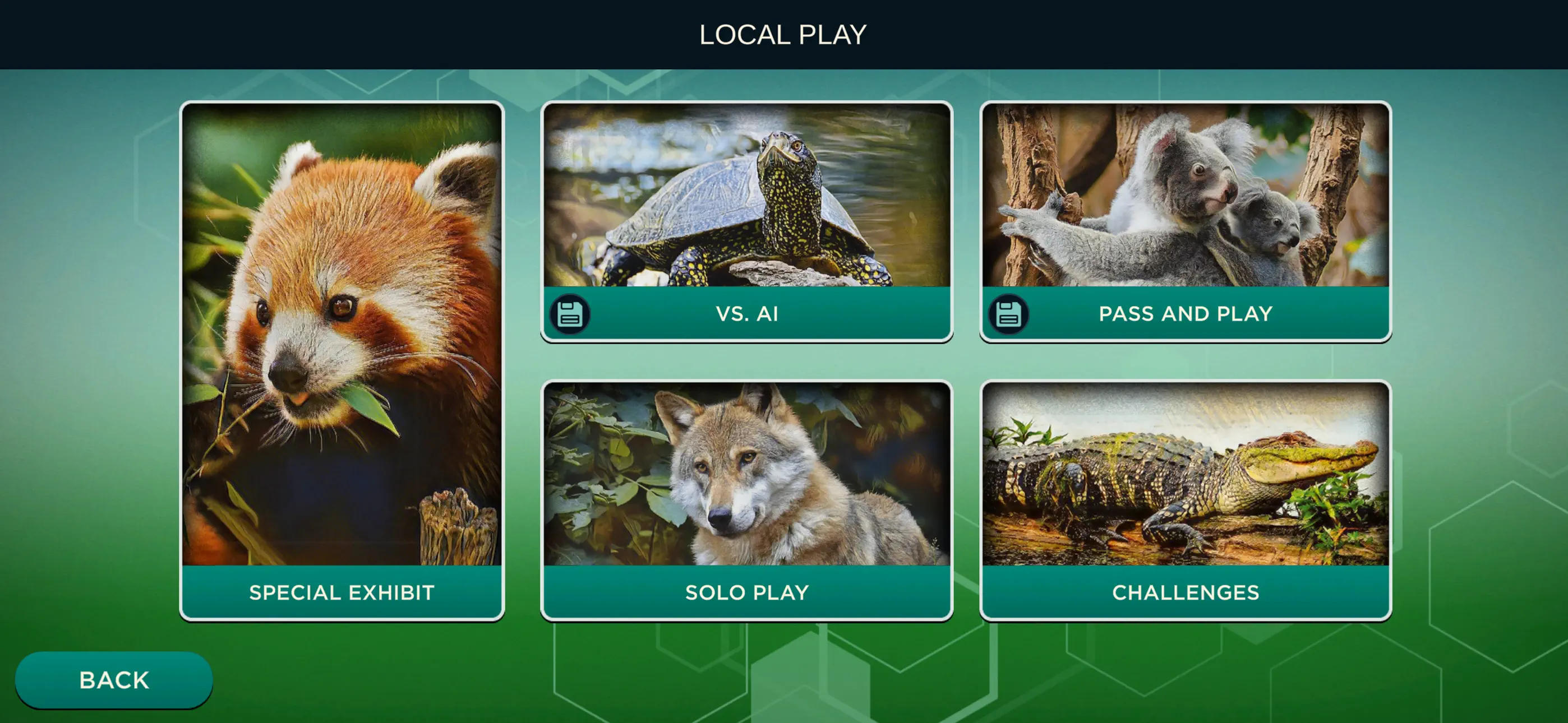Click the PASS AND PLAY label

1184,314
